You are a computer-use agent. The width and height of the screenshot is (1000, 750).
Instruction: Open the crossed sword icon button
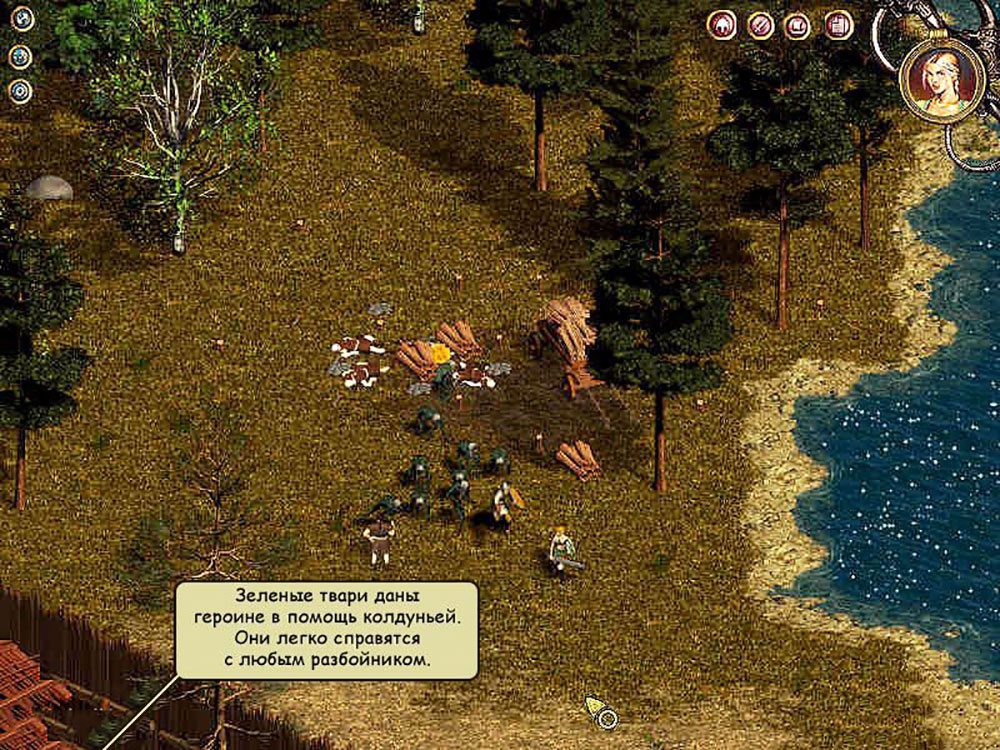[x=760, y=24]
